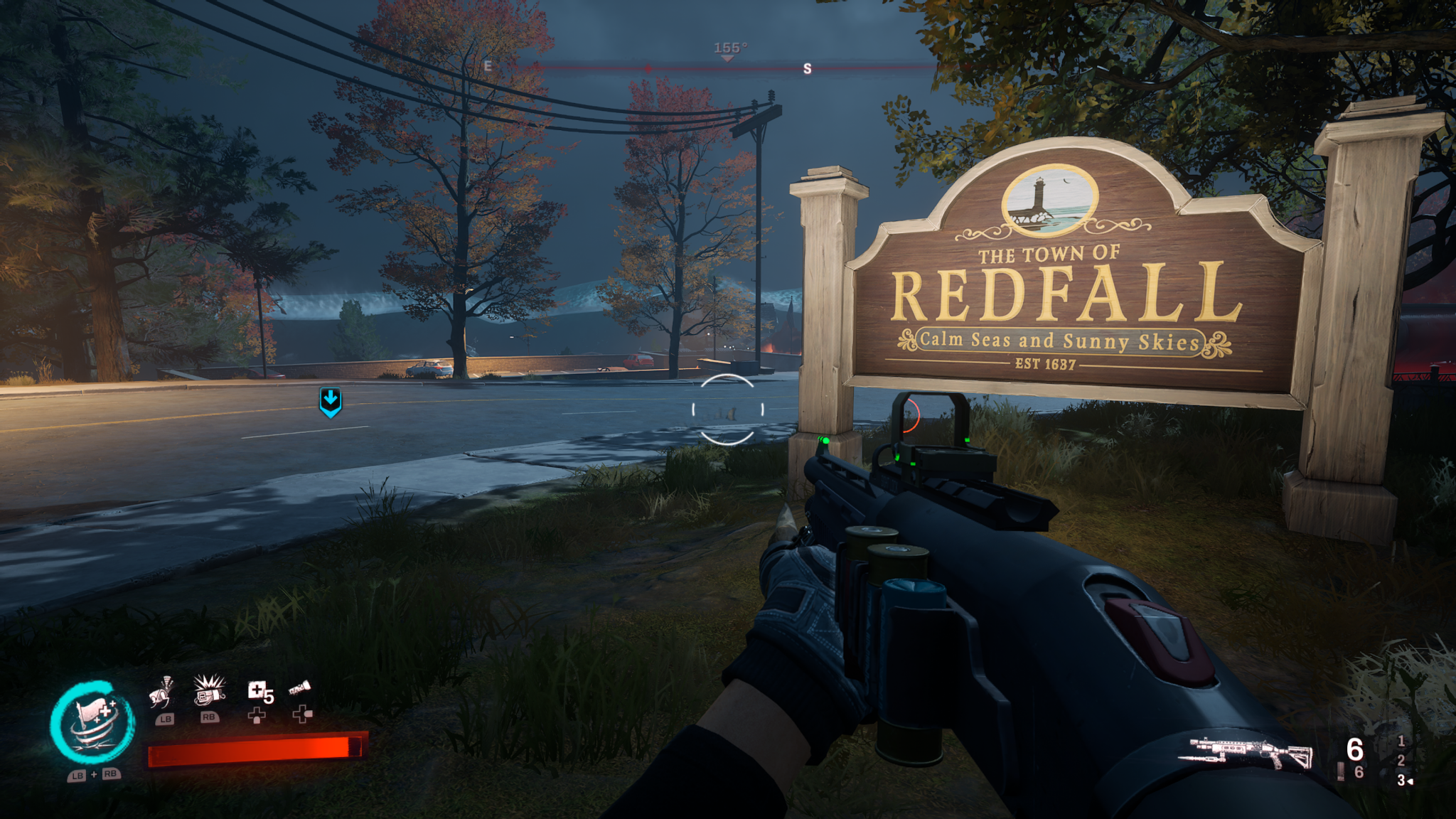
Task: Activate the flag ultimate ability icon
Action: 93,724
